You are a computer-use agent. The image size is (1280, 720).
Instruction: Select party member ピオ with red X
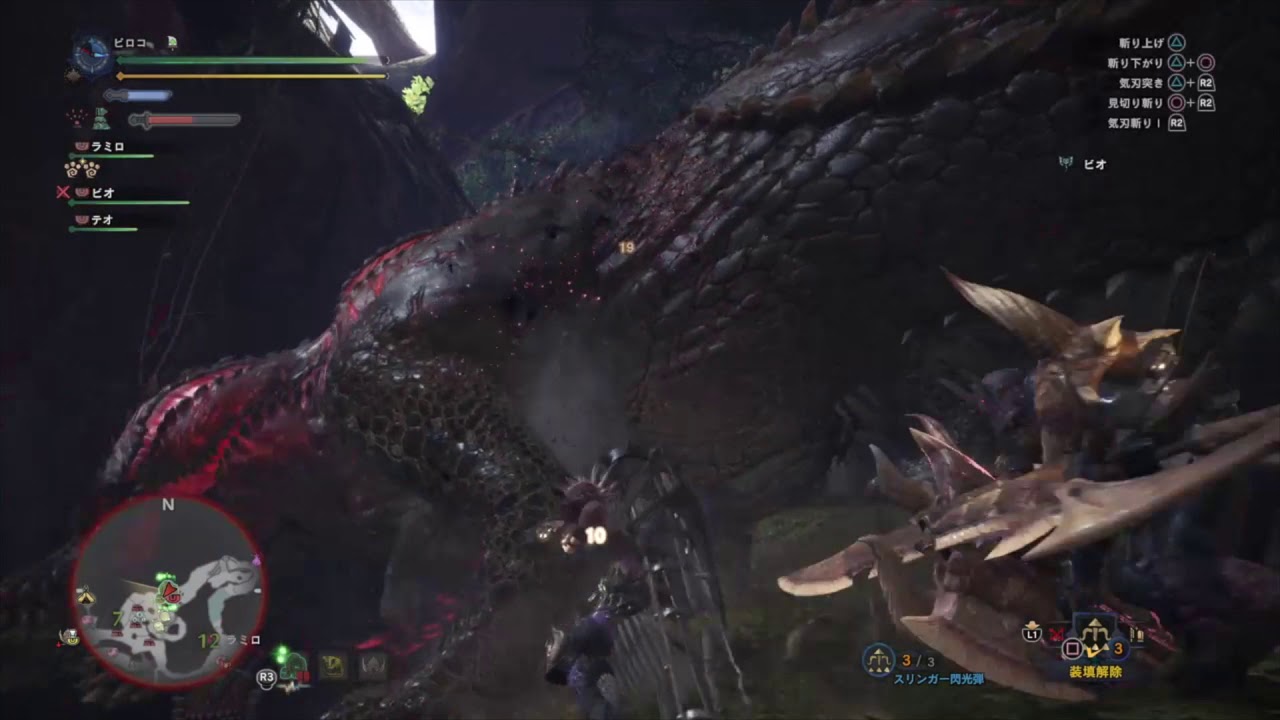click(102, 192)
